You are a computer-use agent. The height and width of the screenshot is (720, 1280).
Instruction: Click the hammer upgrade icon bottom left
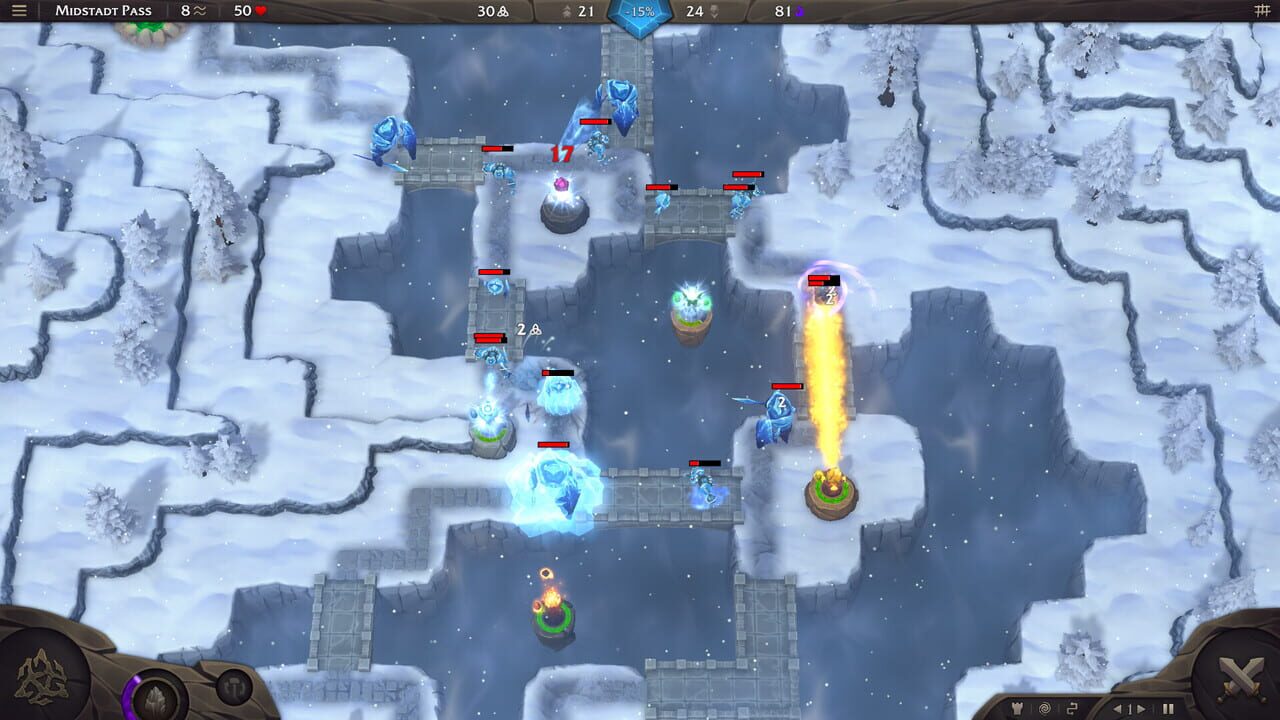[x=234, y=688]
